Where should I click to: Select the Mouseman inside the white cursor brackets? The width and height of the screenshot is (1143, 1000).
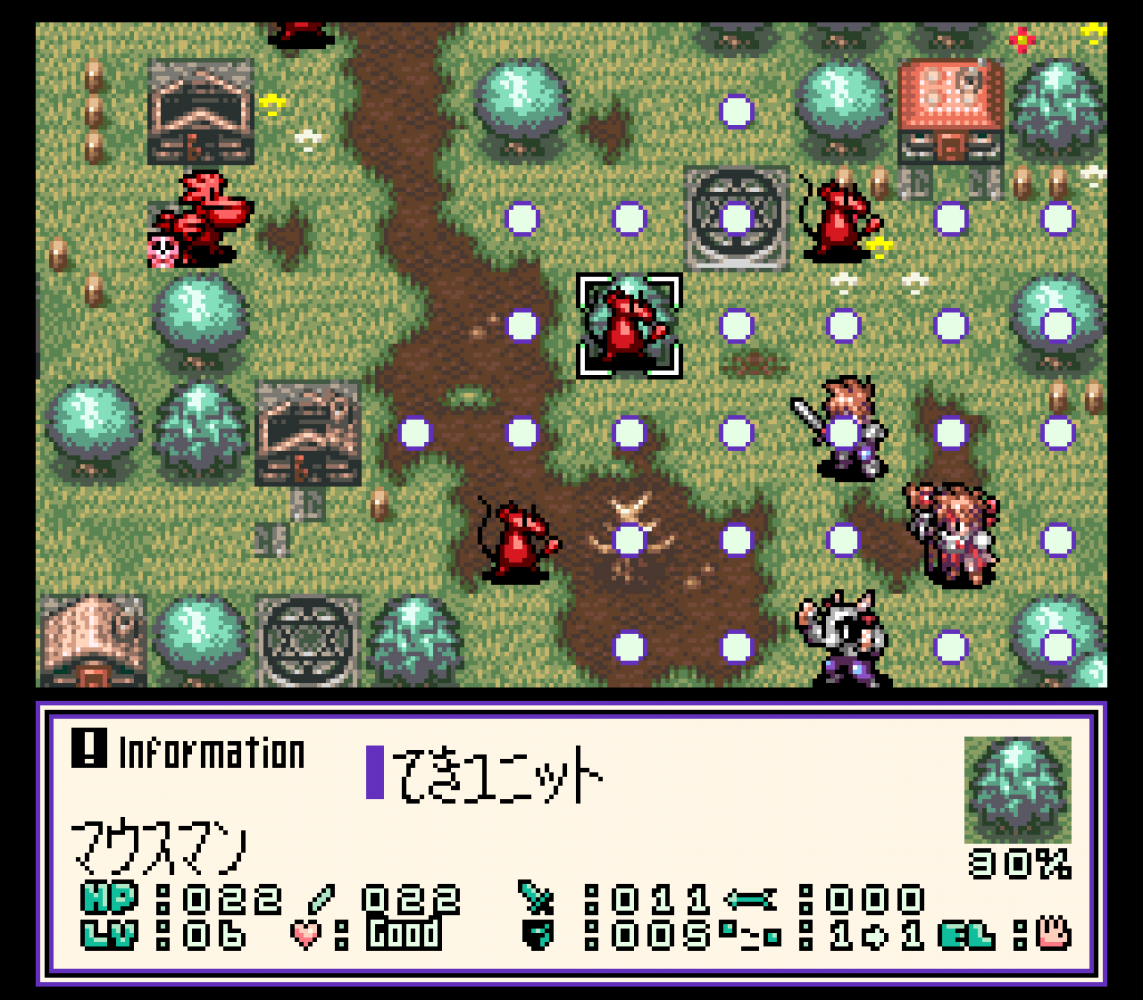629,326
